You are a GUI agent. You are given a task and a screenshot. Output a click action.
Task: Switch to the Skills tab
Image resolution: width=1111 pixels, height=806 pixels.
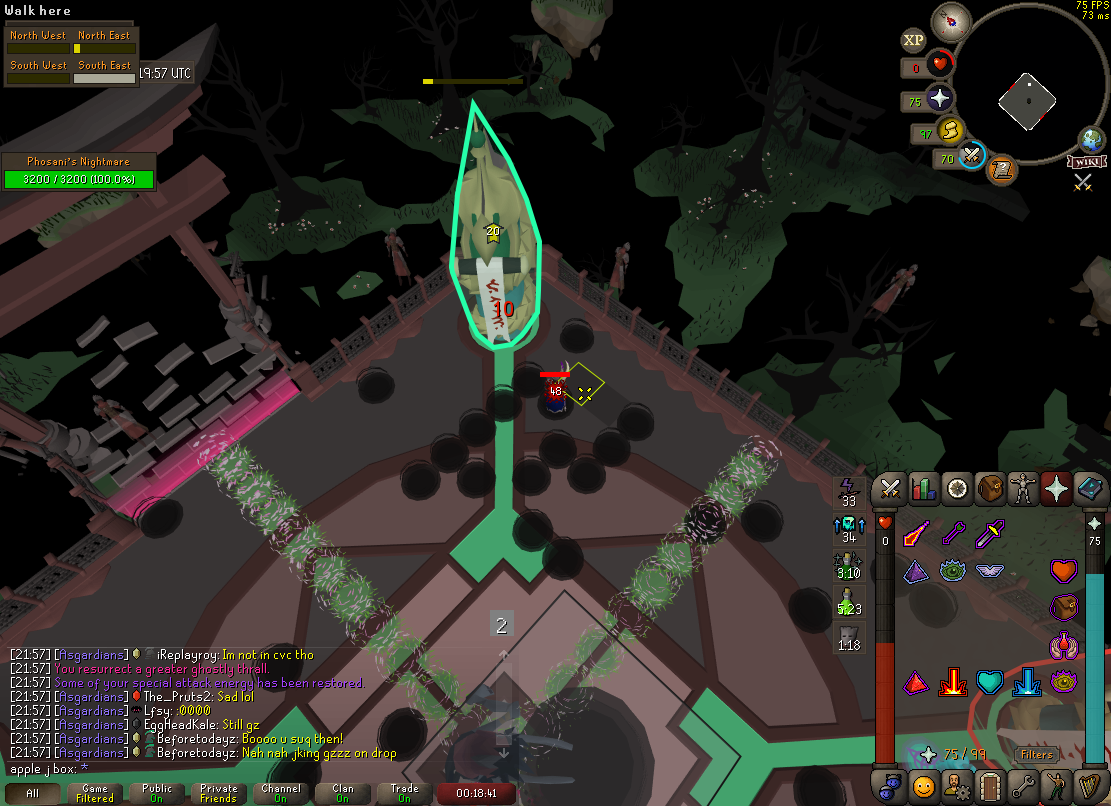923,489
